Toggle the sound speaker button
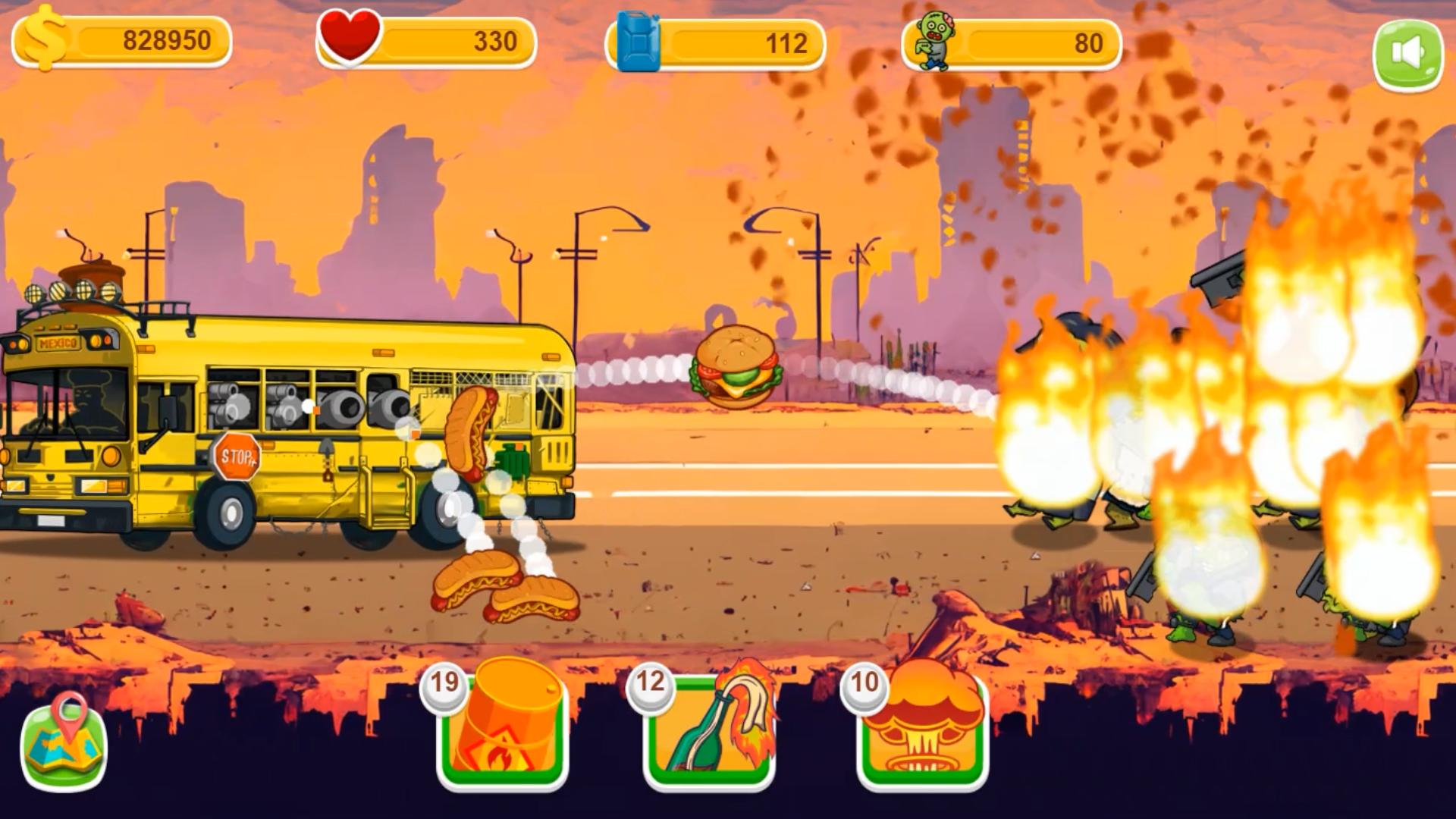The image size is (1456, 819). (1407, 55)
